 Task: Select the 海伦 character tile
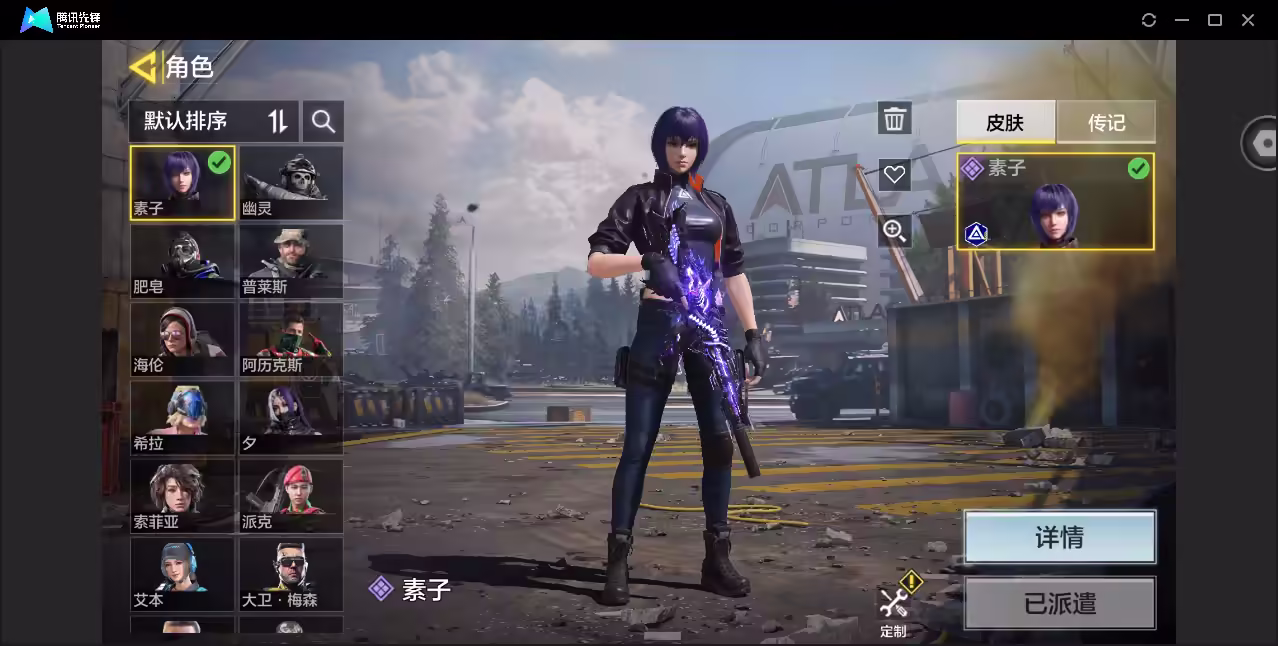click(182, 339)
